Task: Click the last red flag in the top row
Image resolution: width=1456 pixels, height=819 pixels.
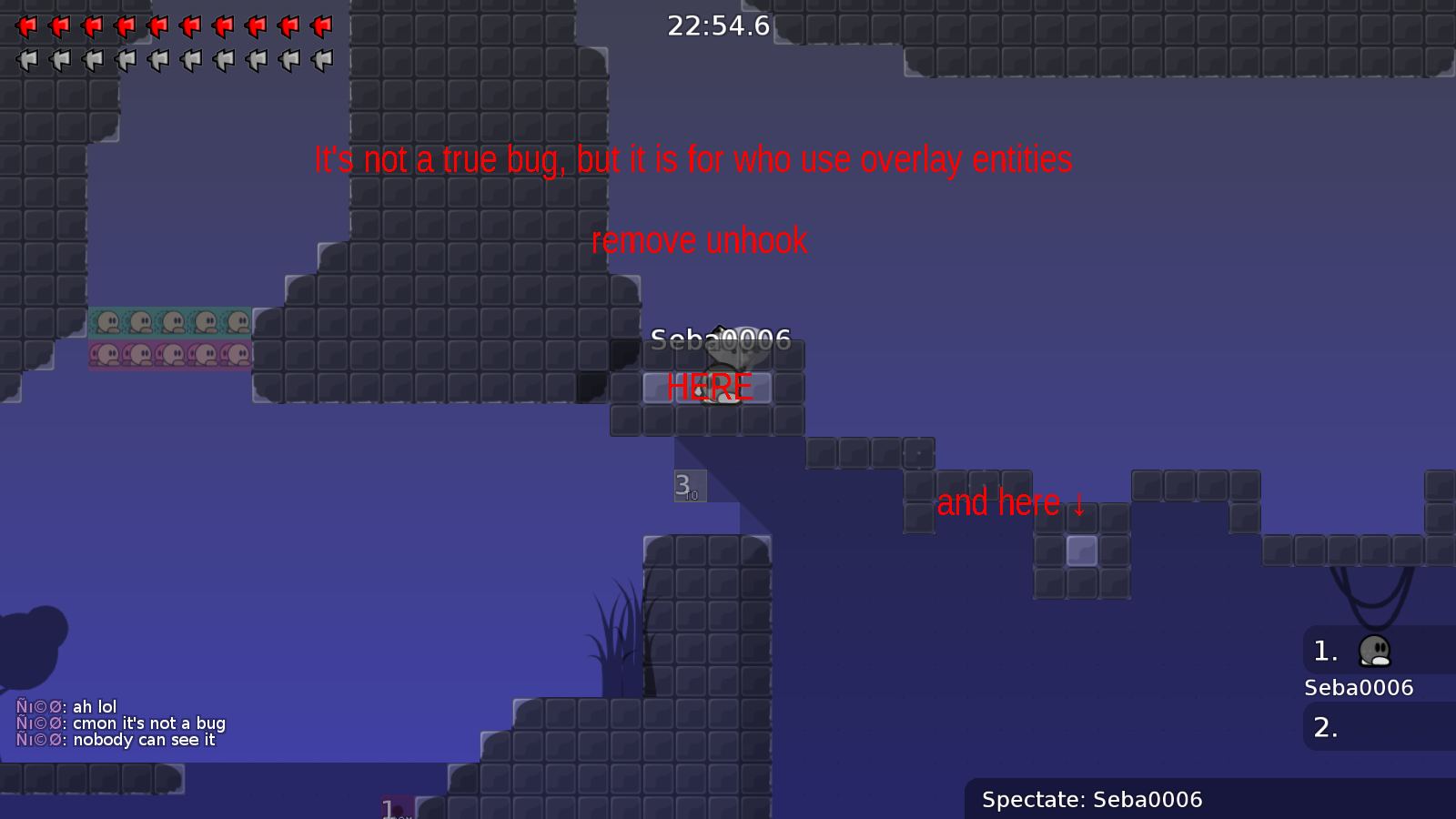Action: 320,25
